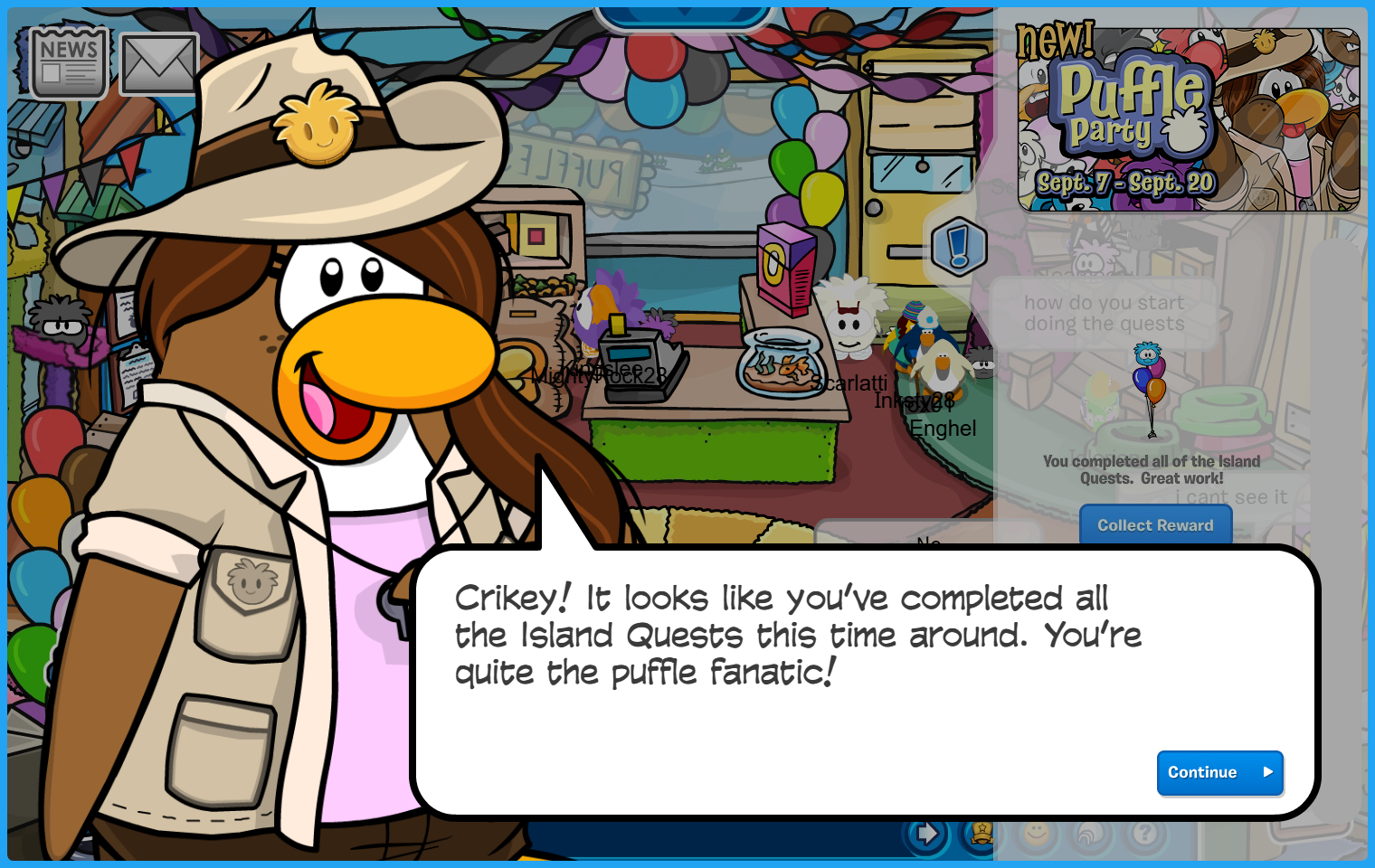Viewport: 1375px width, 868px height.
Task: Open the News newspaper icon
Action: pyautogui.click(x=69, y=62)
